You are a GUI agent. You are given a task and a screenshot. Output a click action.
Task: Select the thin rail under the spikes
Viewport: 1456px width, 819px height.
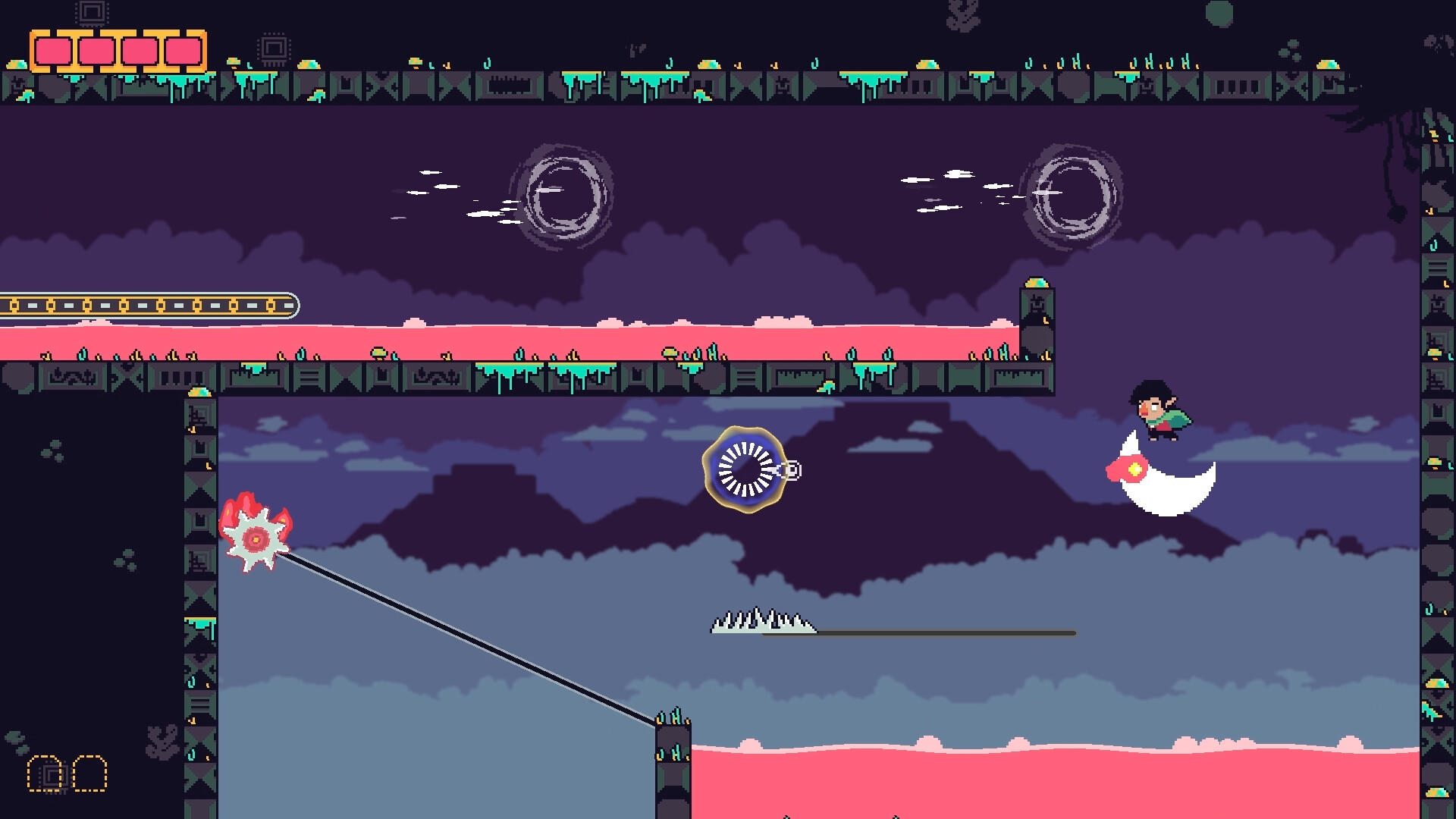tap(948, 632)
